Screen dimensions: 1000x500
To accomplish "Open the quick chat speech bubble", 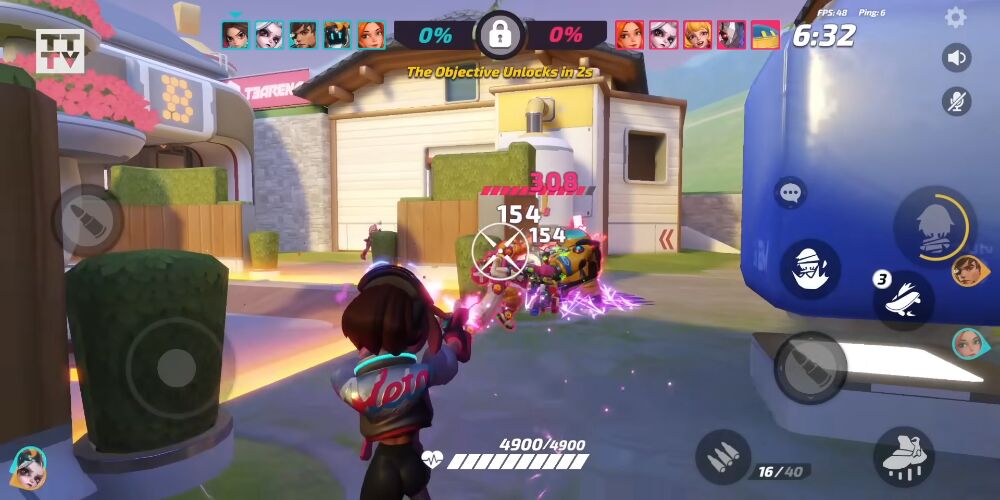I will pyautogui.click(x=790, y=193).
